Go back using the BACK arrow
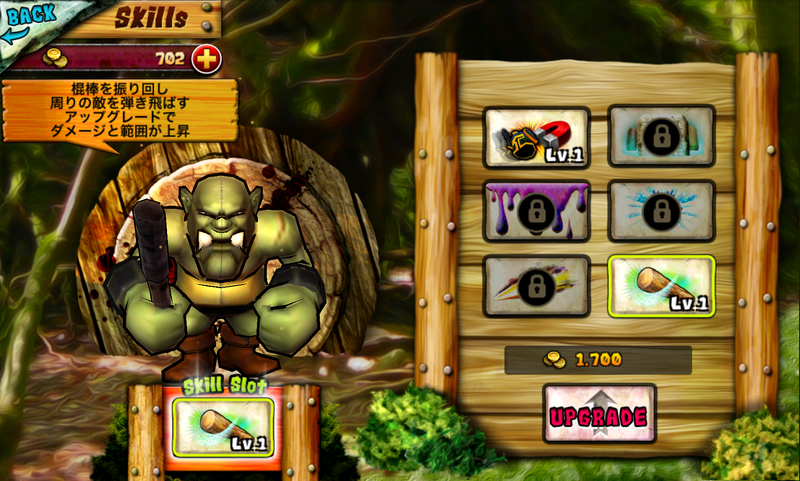 (x=28, y=22)
